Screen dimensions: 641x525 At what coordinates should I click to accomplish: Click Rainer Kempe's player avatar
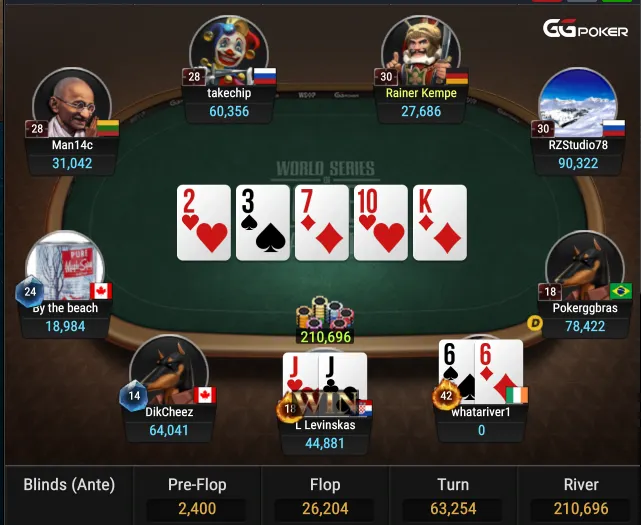click(420, 50)
